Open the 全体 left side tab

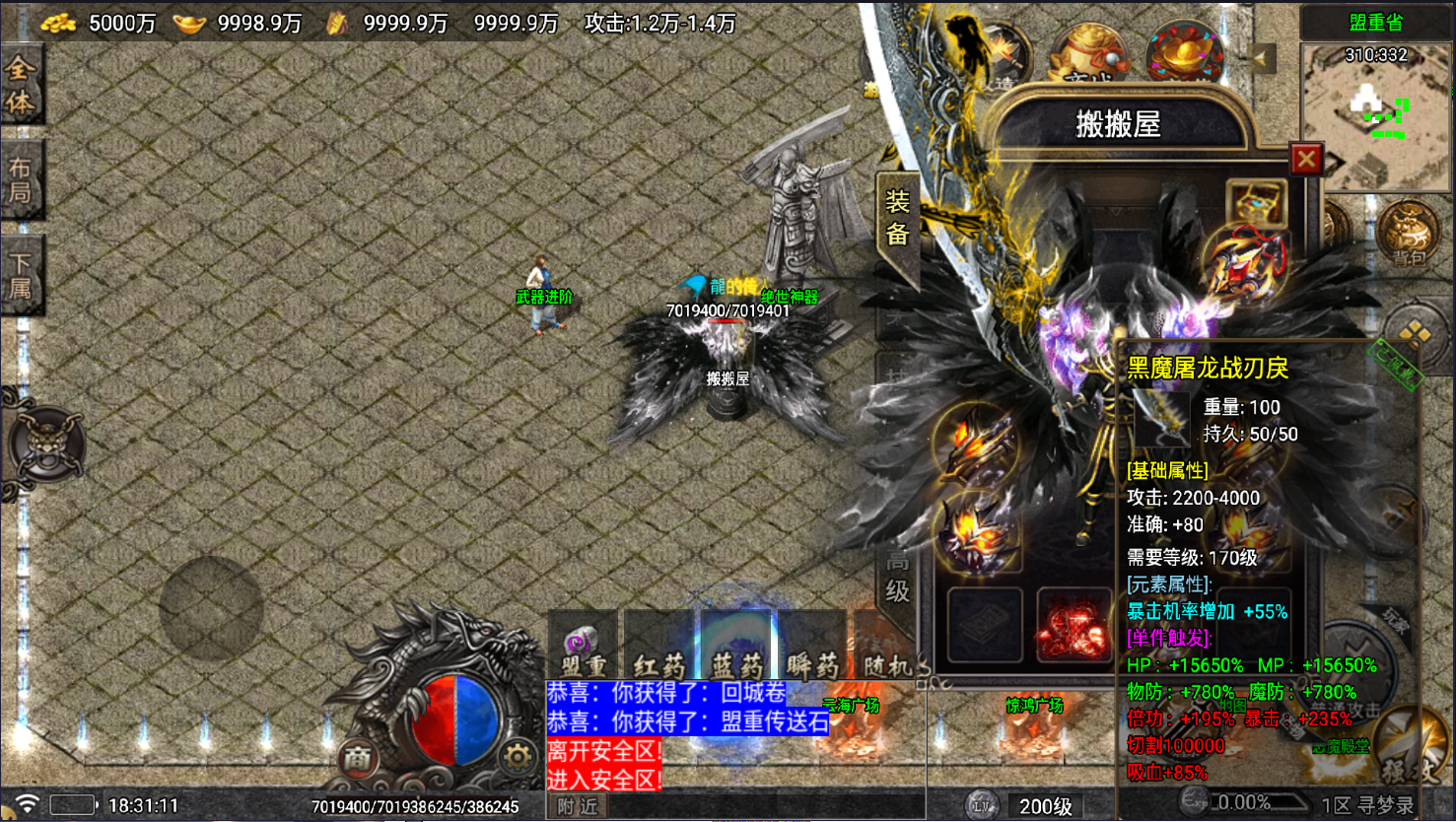point(20,86)
